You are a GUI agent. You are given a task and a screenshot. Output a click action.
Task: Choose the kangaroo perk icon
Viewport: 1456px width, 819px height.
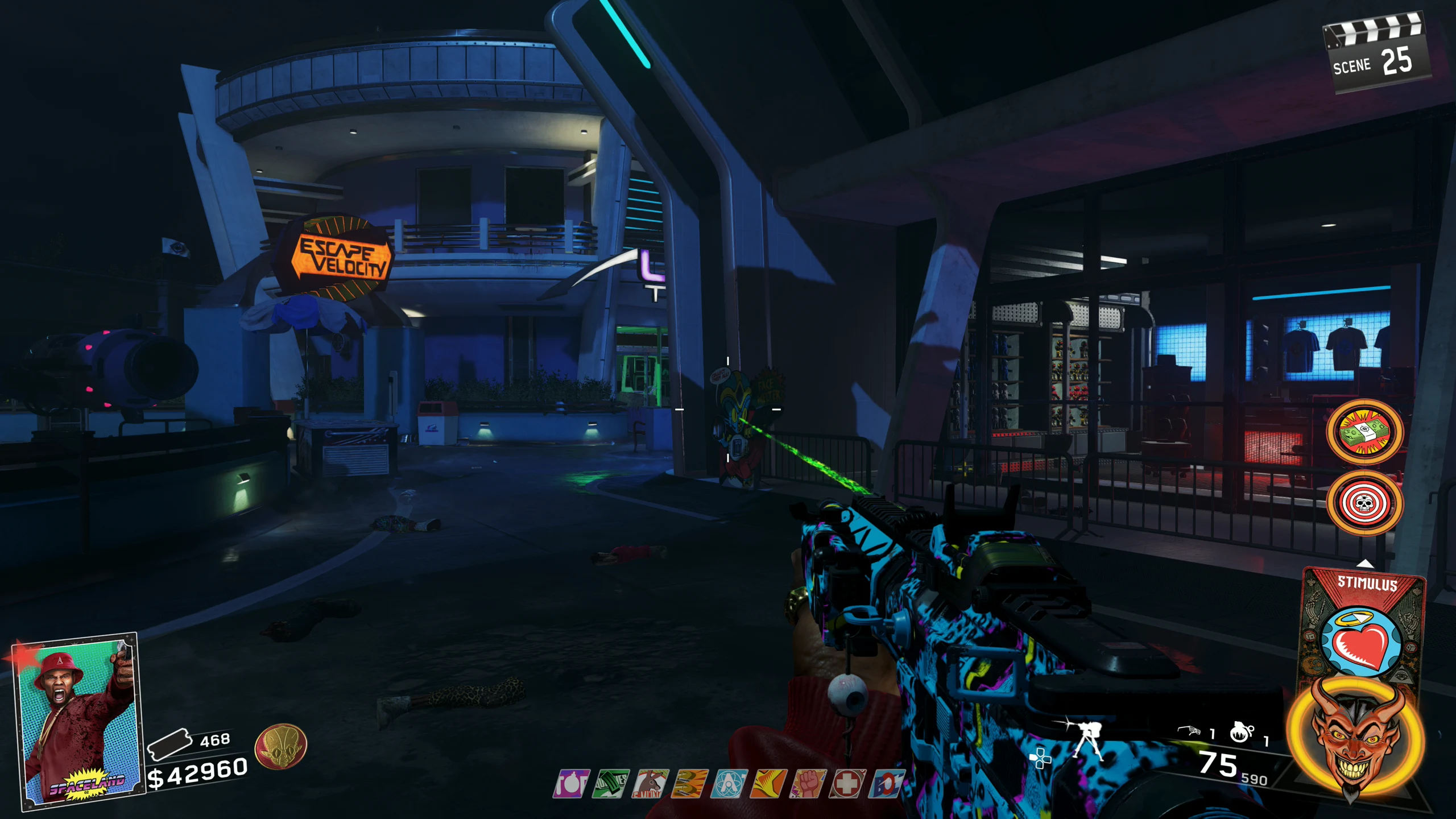(x=650, y=784)
